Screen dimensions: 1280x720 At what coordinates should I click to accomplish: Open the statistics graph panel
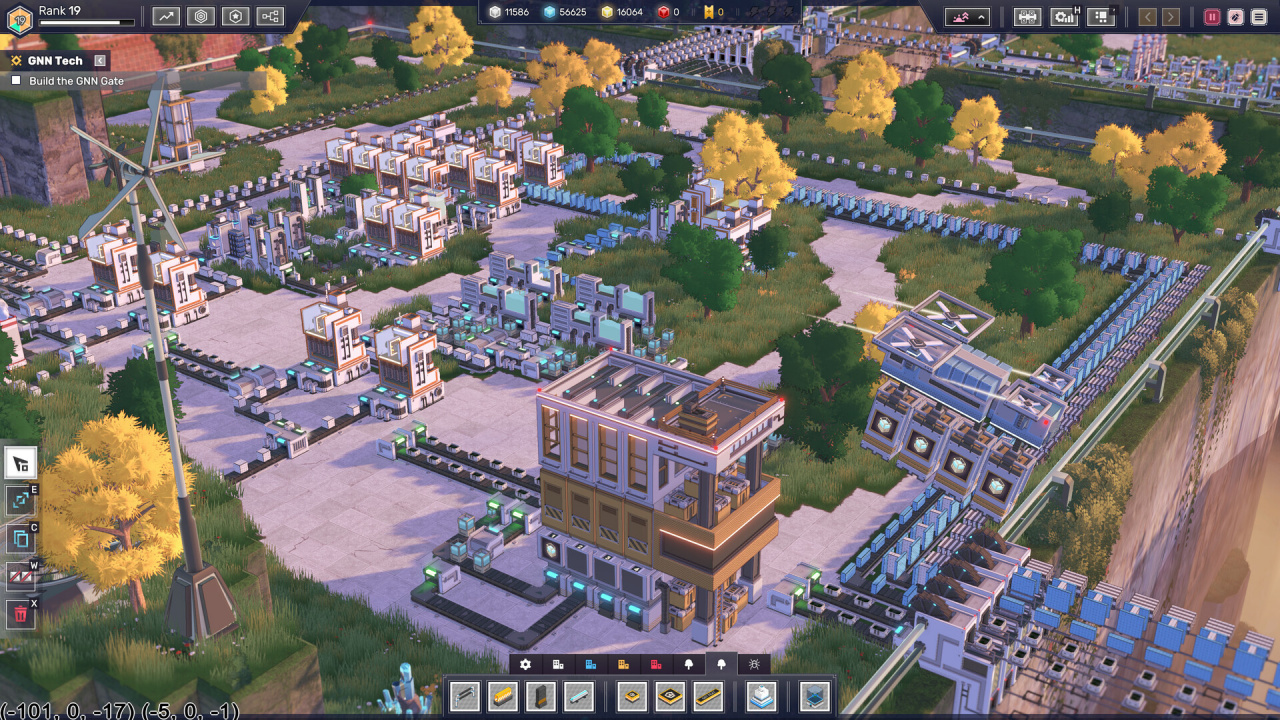(166, 16)
